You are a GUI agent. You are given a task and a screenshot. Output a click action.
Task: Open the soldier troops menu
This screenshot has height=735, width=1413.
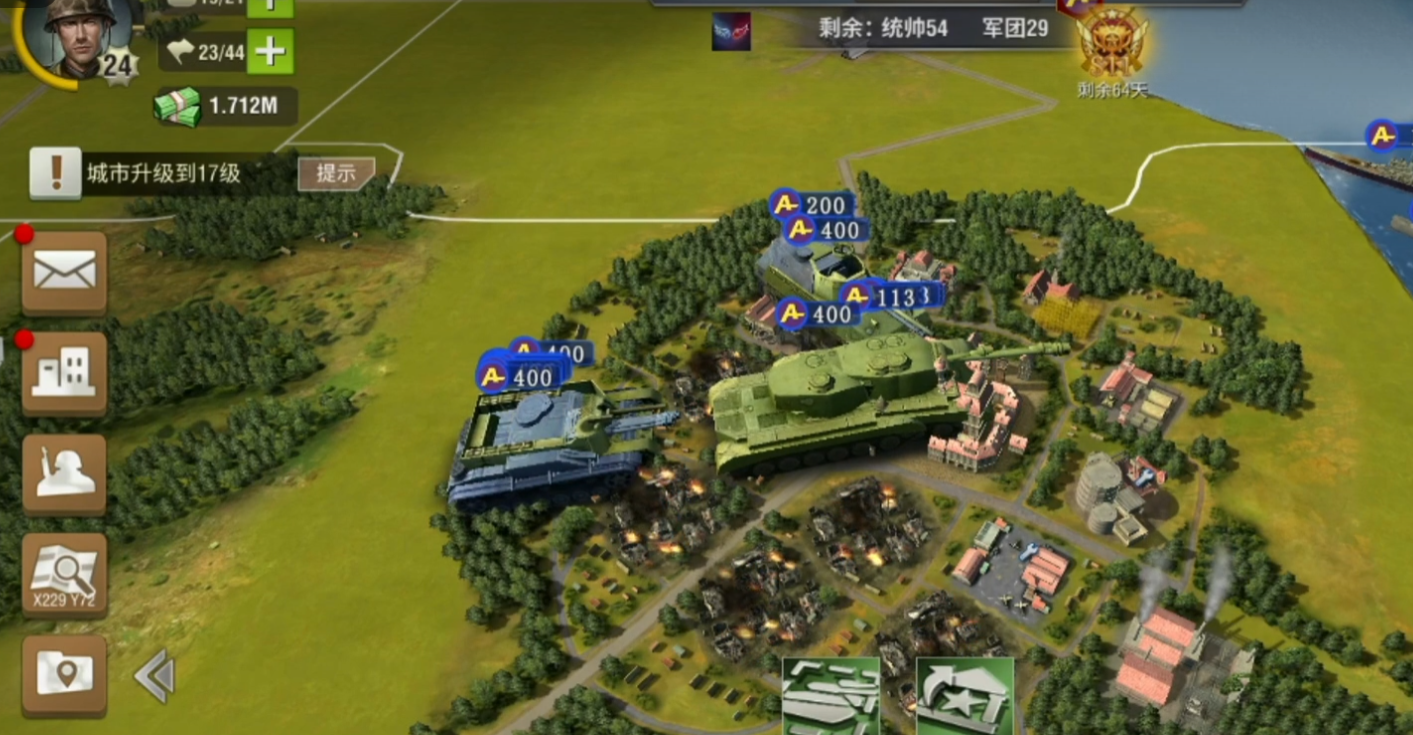click(65, 473)
